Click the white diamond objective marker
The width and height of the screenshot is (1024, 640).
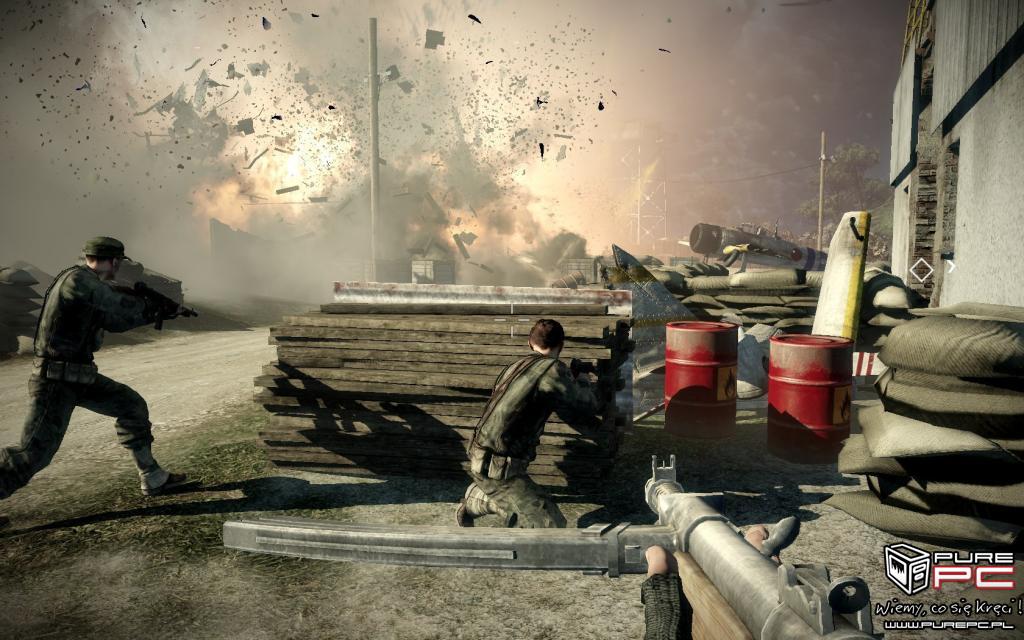(x=921, y=269)
